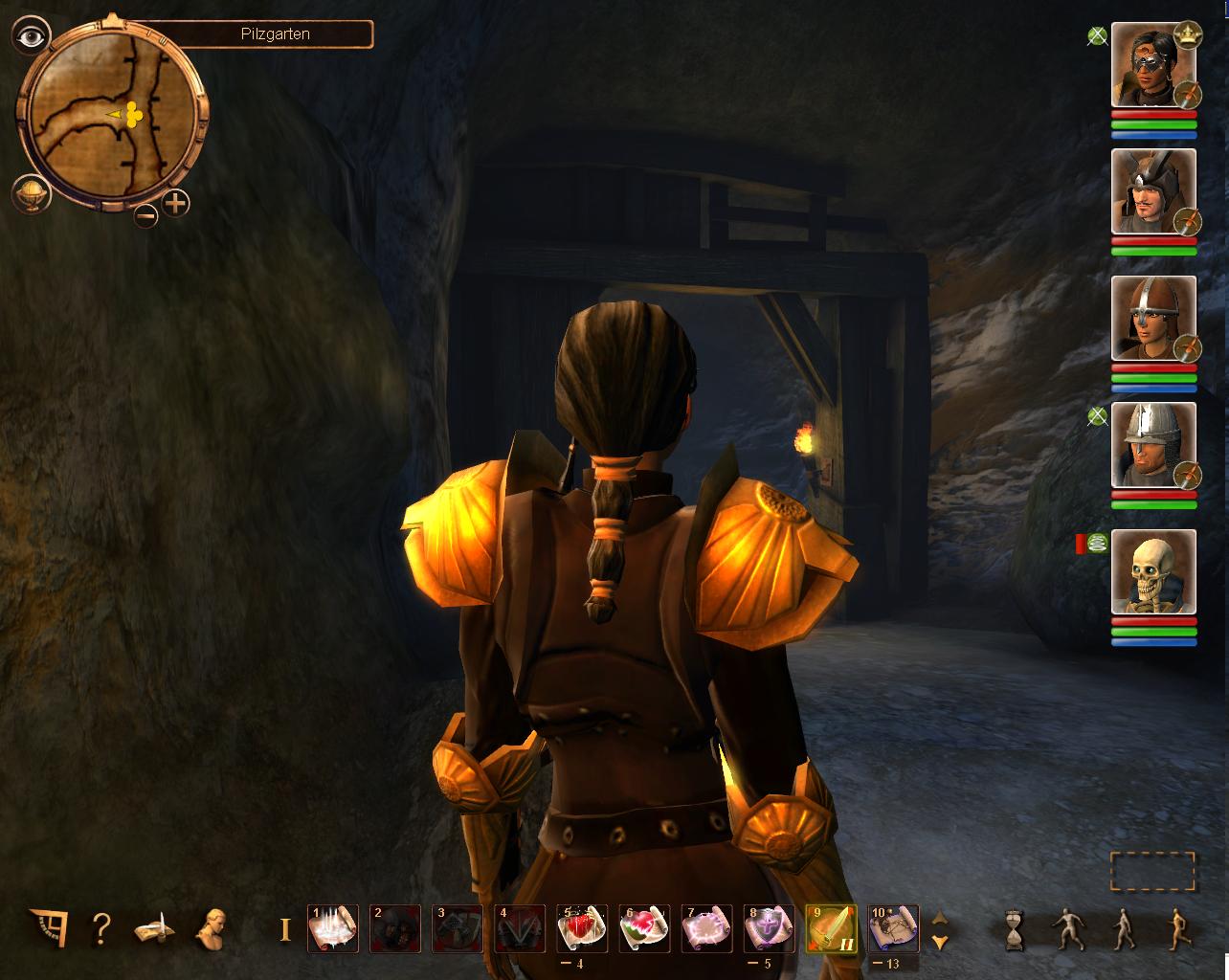Image resolution: width=1229 pixels, height=980 pixels.
Task: Open the character sheet bust icon
Action: 210,928
